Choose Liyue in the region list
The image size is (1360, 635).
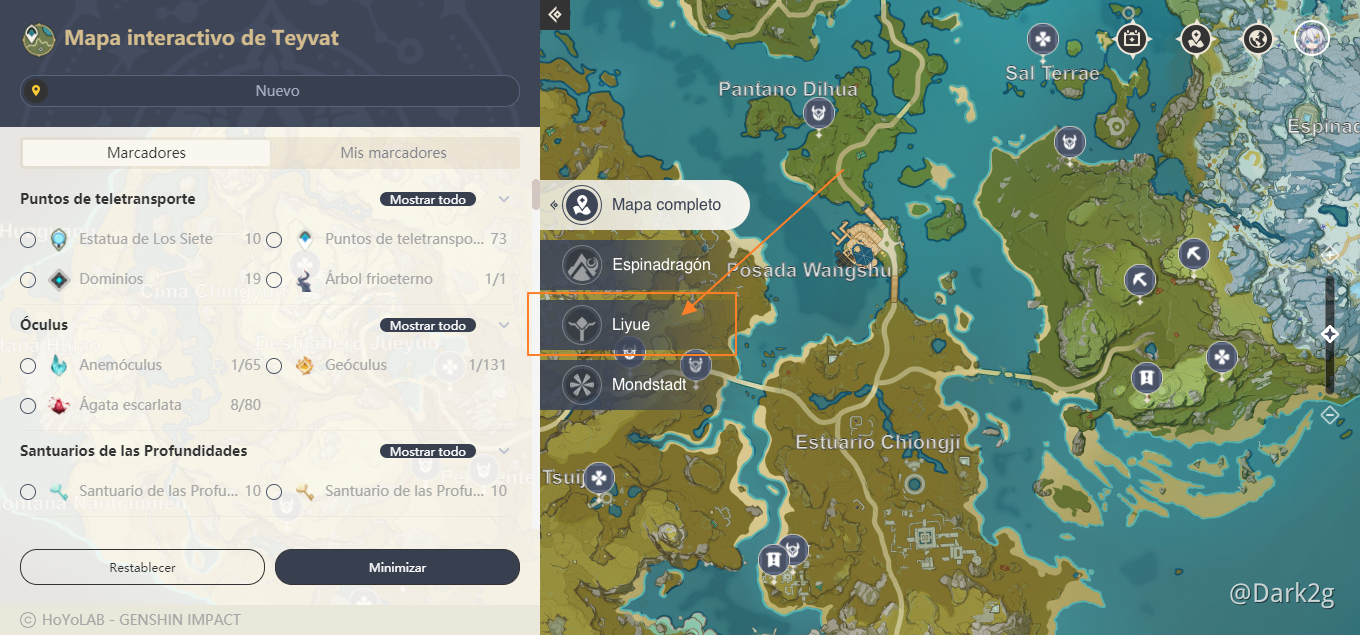(631, 325)
